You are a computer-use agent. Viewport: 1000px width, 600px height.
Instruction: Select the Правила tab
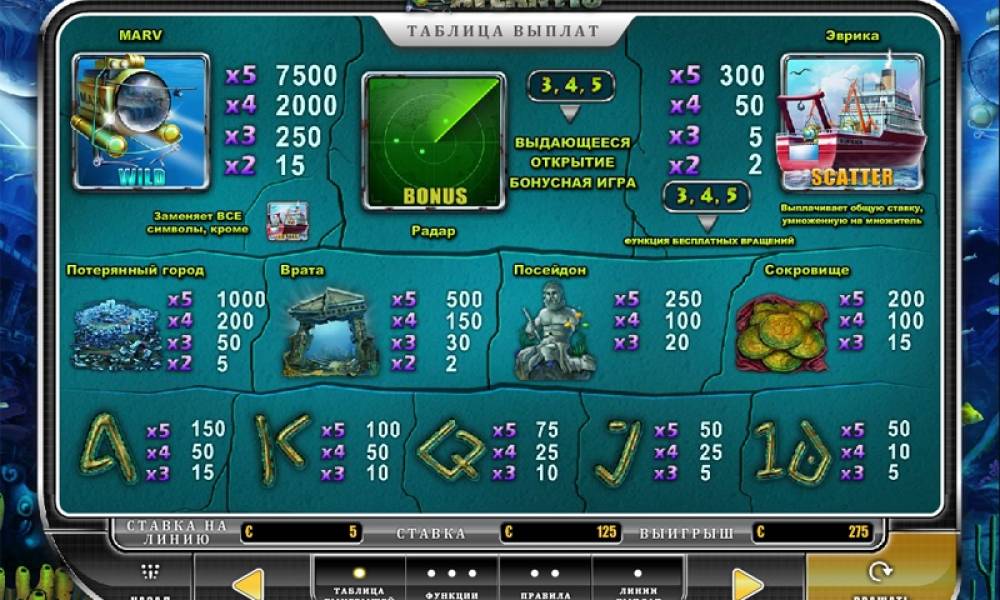point(545,581)
